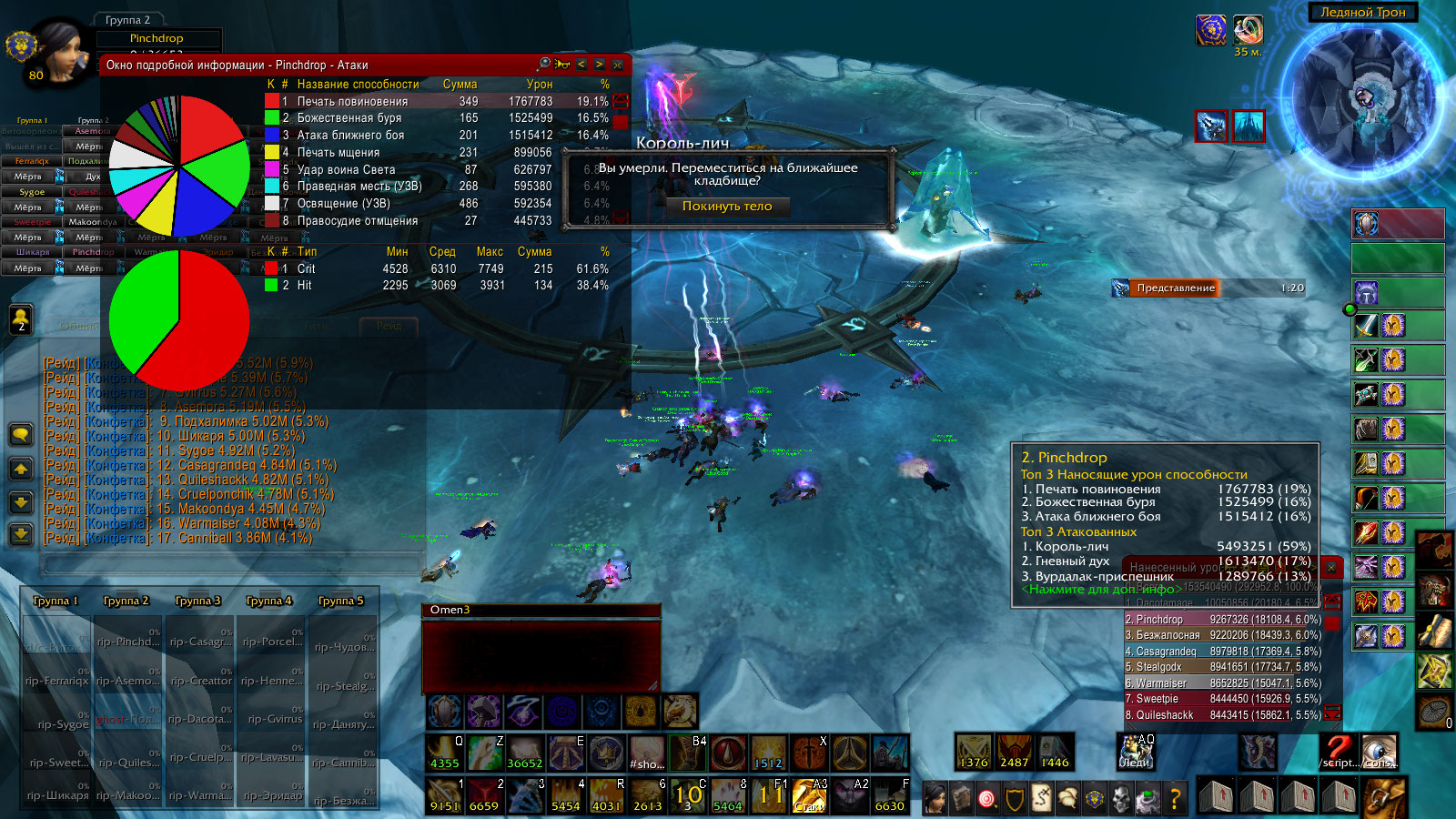Go to the previous details page arrow

coord(581,65)
